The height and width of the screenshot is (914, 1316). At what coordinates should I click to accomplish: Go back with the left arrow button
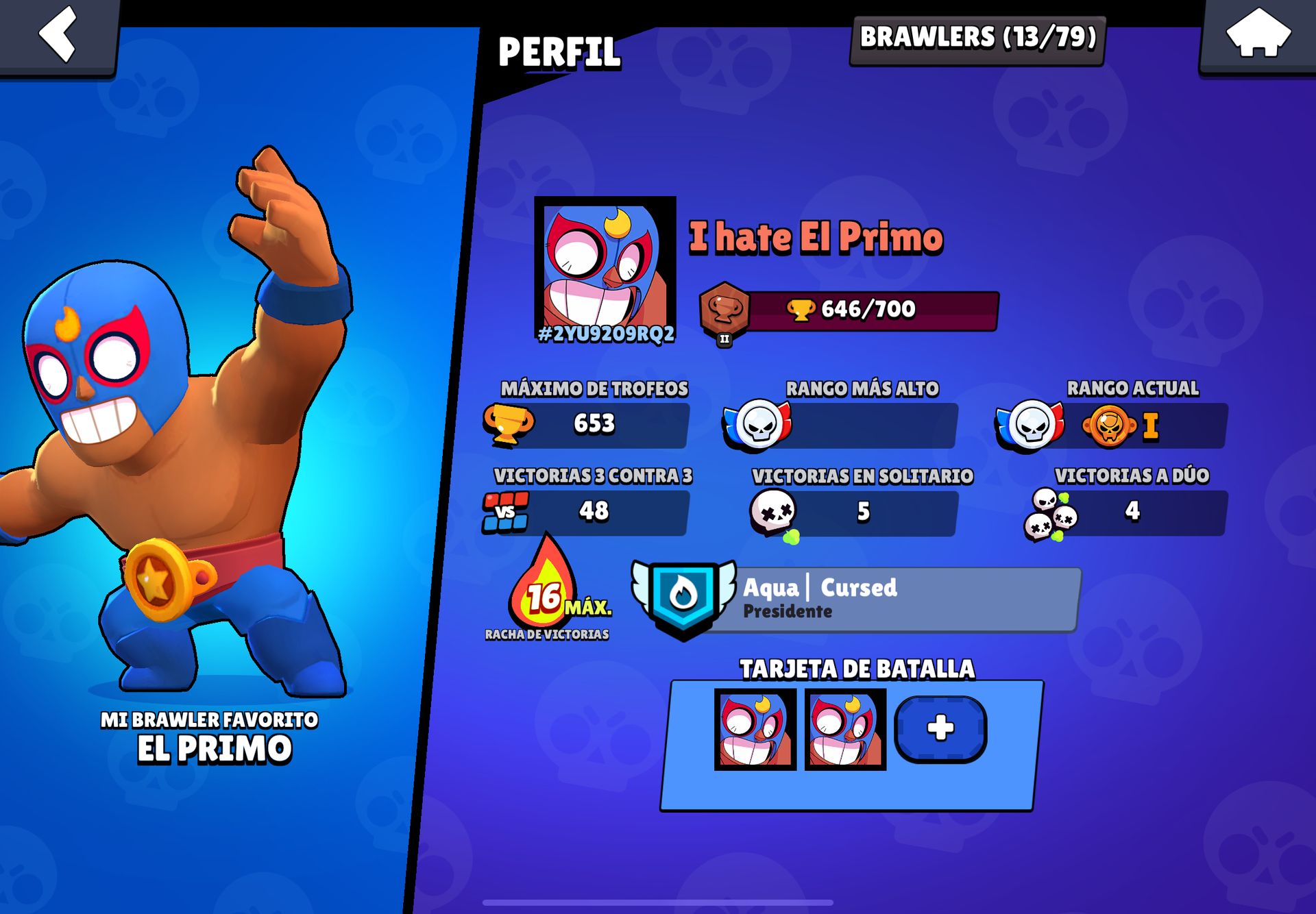click(x=58, y=34)
